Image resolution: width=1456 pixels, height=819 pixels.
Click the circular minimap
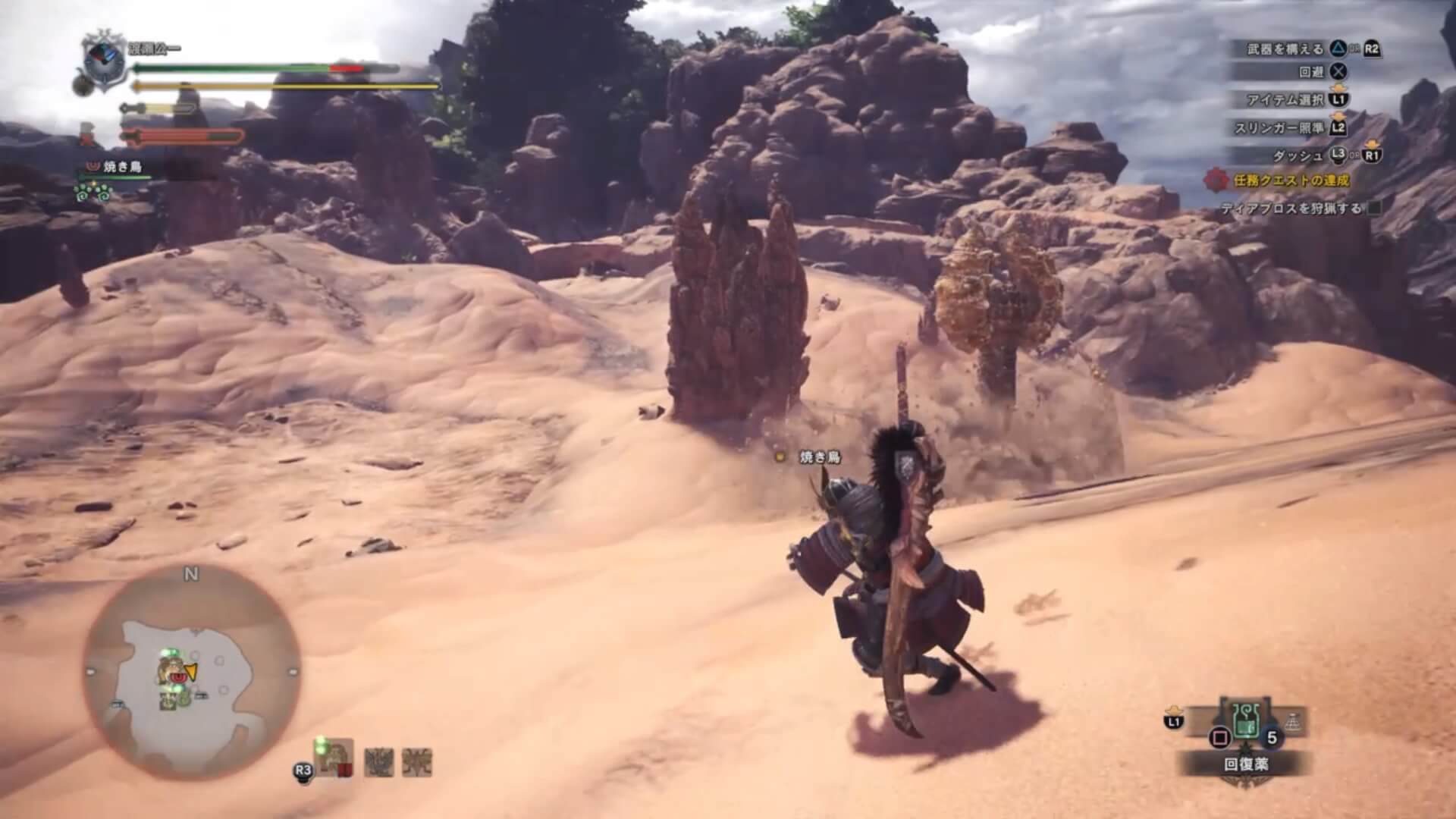pos(191,671)
